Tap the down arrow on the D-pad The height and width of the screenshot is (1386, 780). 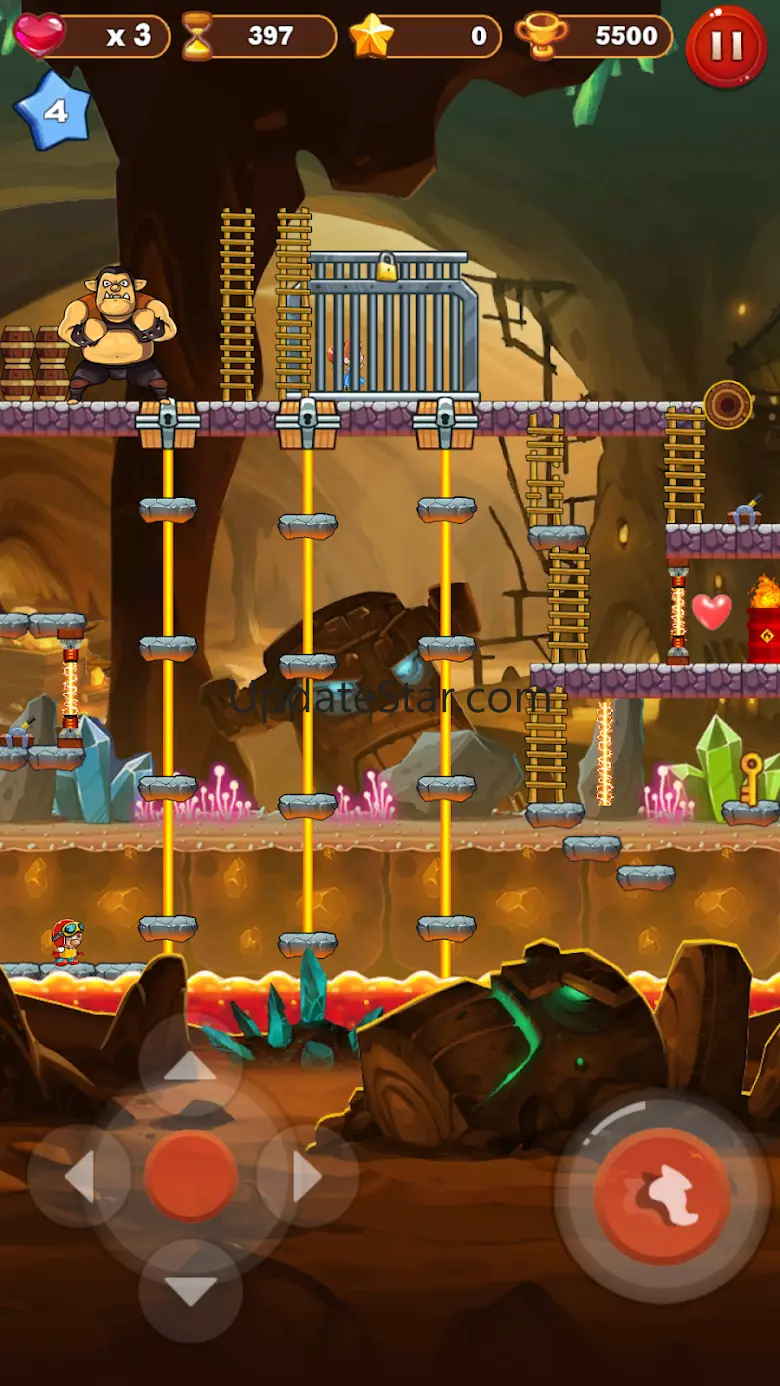pyautogui.click(x=190, y=1290)
